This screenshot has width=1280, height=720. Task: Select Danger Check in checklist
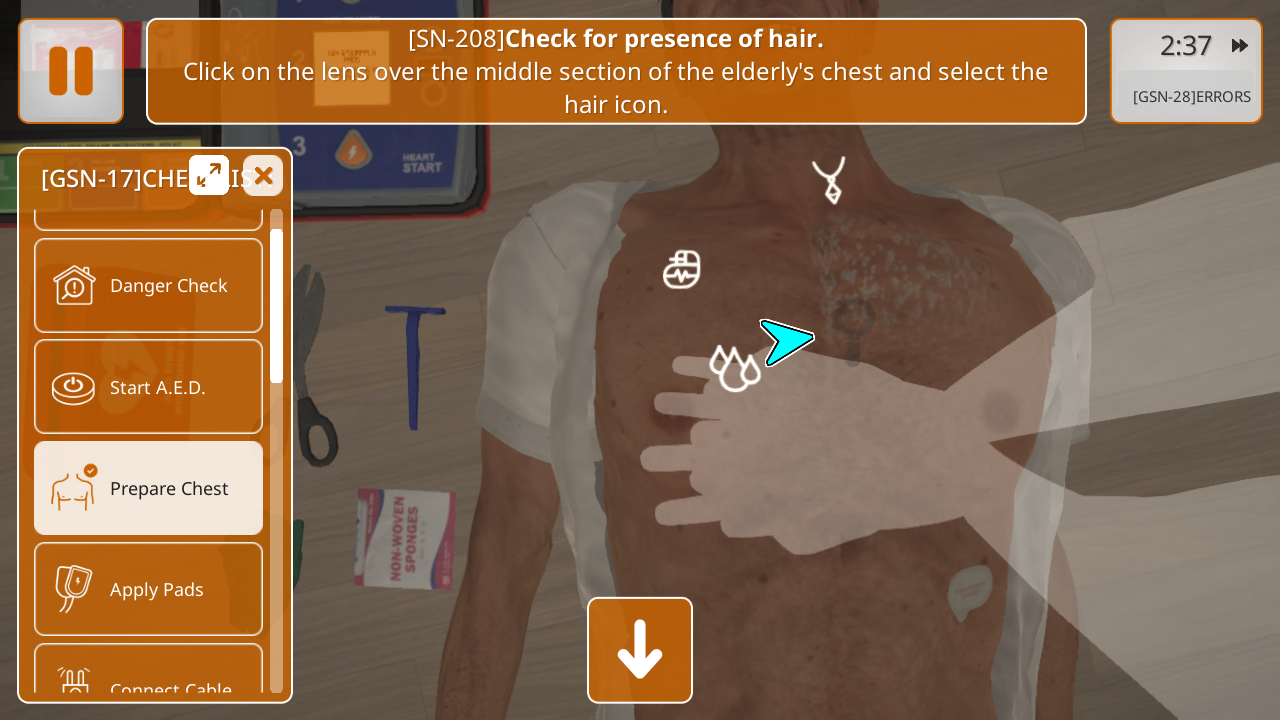[x=149, y=286]
